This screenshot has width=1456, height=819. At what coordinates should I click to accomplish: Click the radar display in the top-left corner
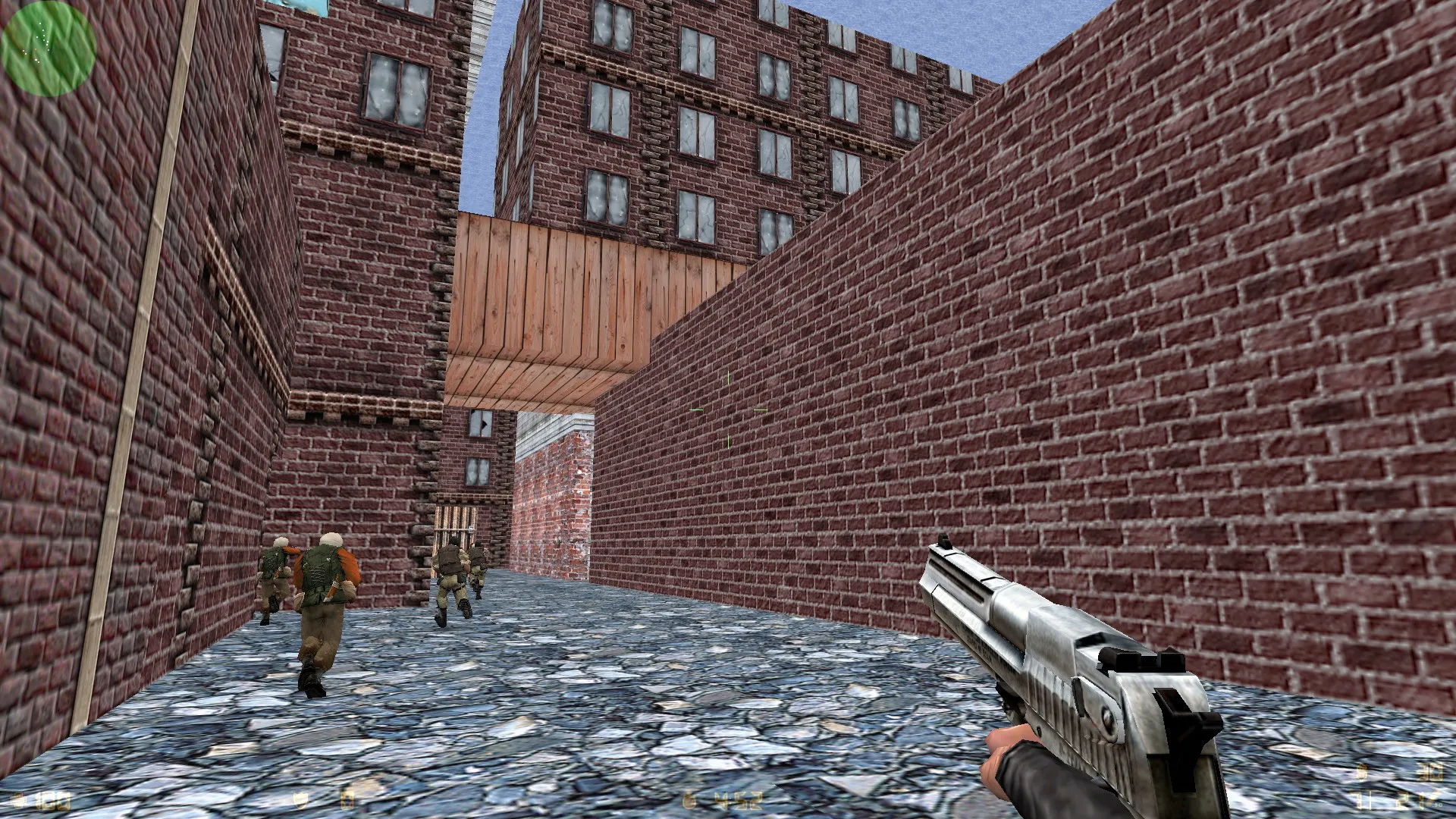47,47
